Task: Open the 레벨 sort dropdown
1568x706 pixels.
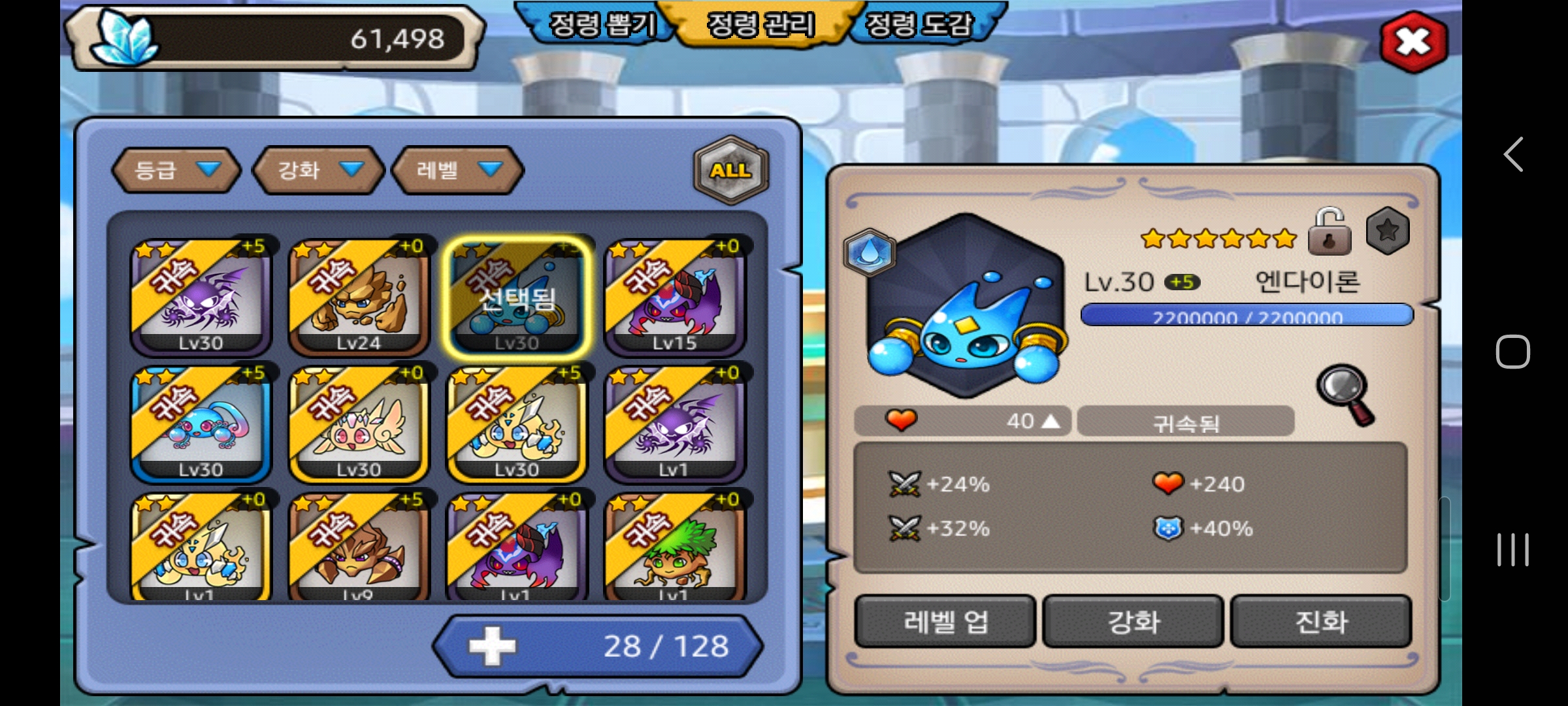Action: (x=458, y=171)
